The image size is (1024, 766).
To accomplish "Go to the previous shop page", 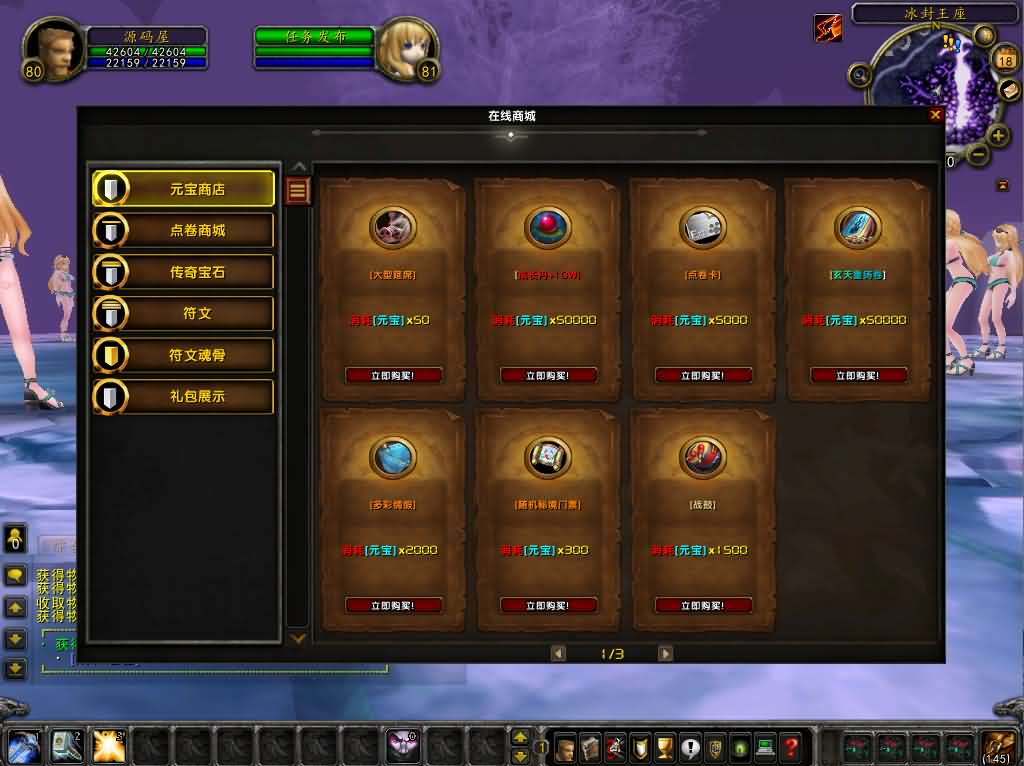I will coord(558,654).
